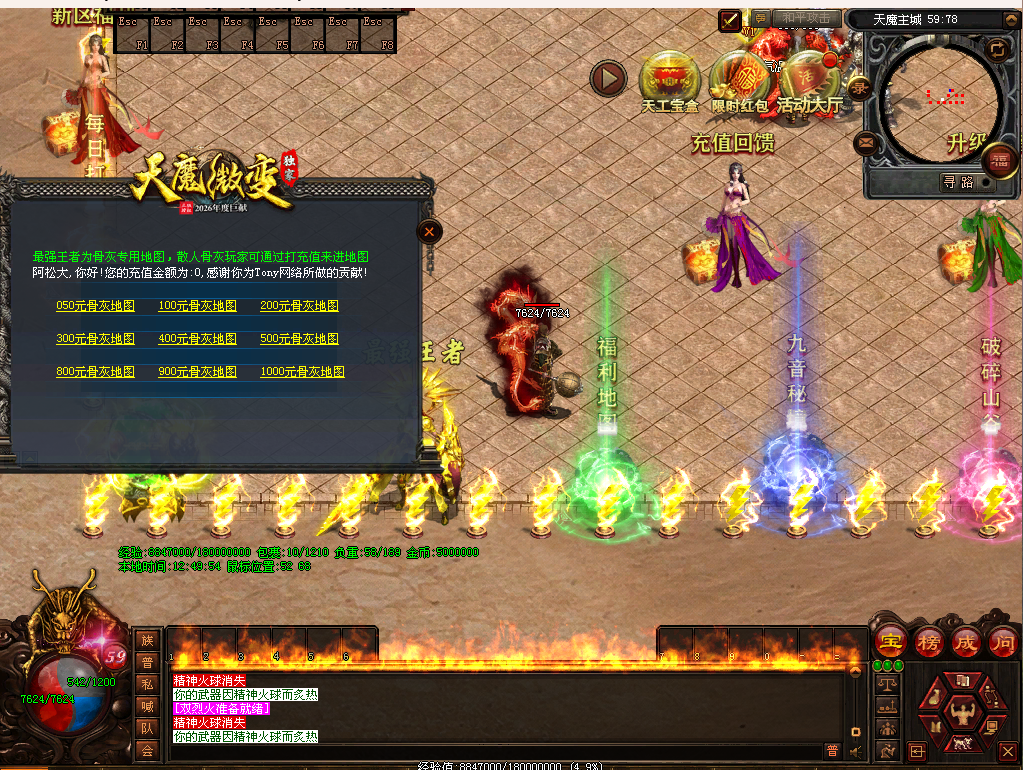The height and width of the screenshot is (770, 1023).
Task: Click the round play arrow button
Action: point(608,78)
